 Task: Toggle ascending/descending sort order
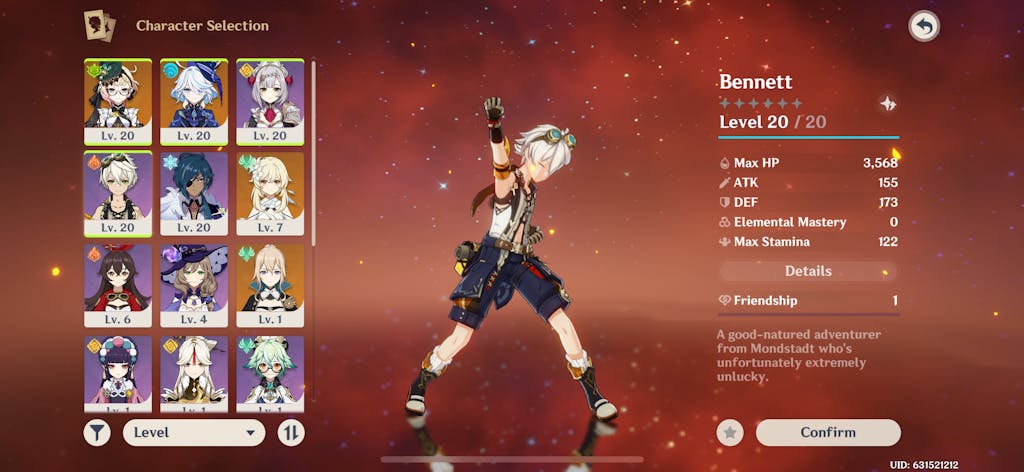[291, 432]
